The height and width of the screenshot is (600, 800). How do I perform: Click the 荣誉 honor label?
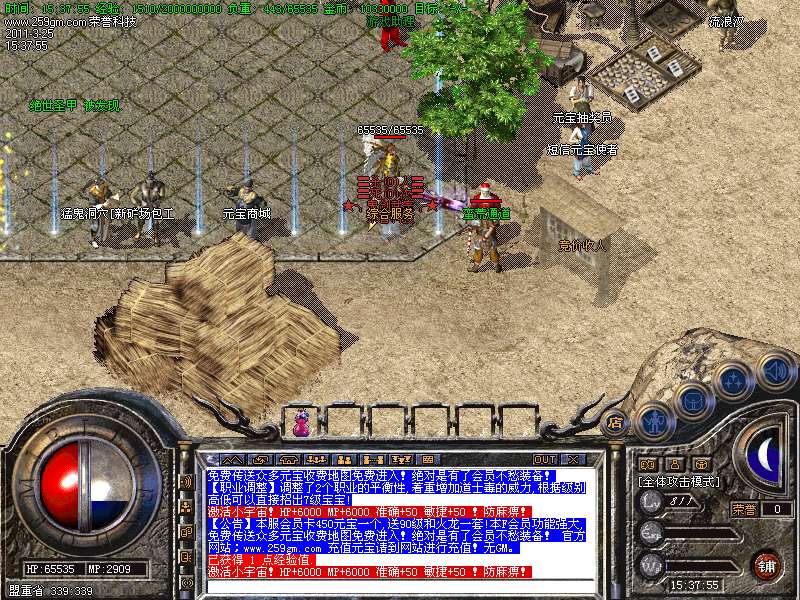[x=744, y=509]
